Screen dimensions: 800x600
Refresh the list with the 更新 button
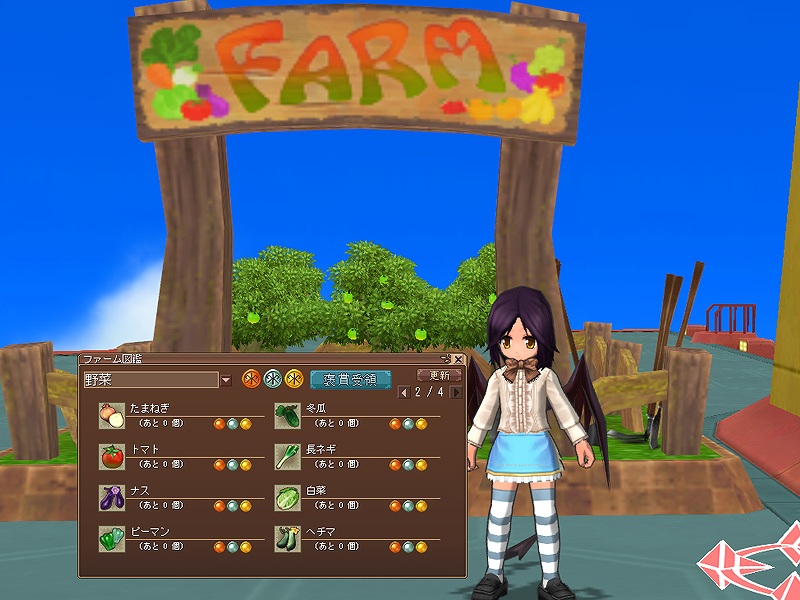click(439, 375)
